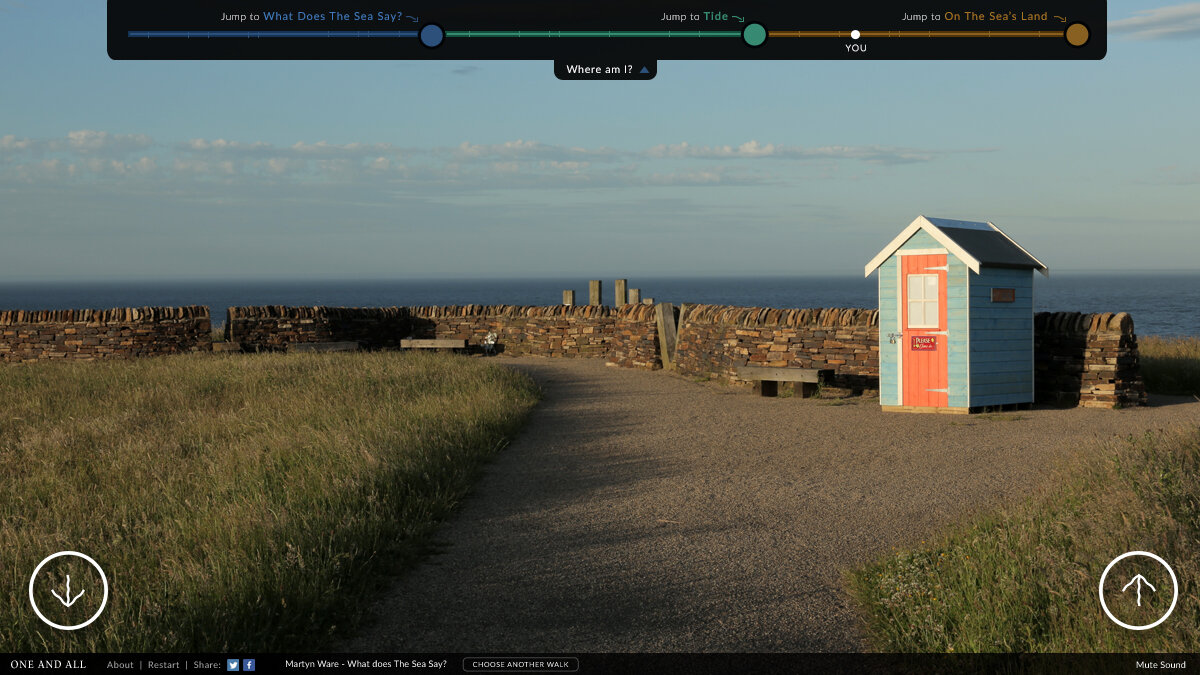Share on Twitter
1200x675 pixels.
tap(233, 665)
